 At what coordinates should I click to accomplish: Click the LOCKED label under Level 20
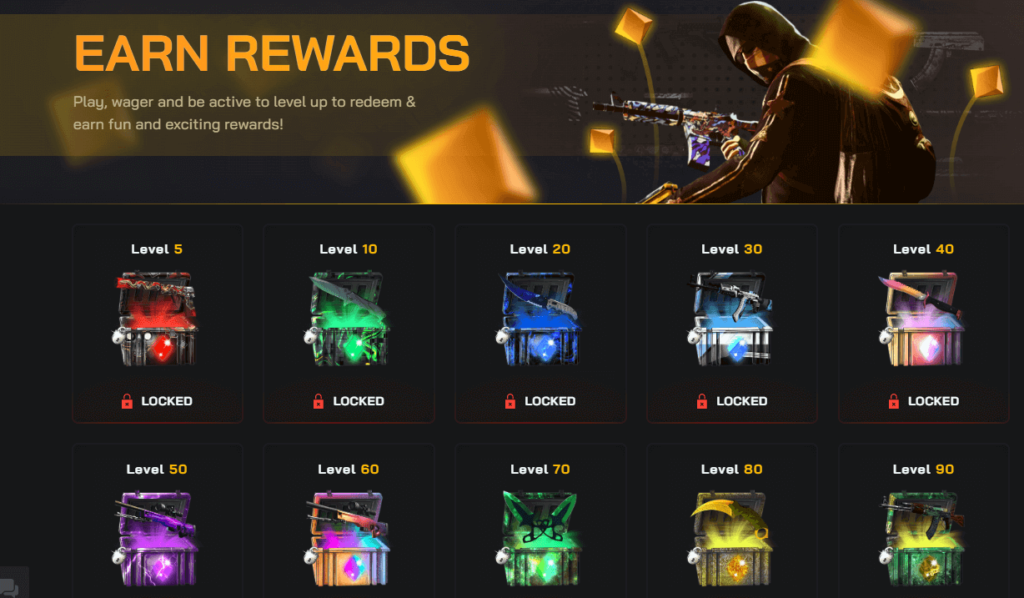tap(540, 401)
